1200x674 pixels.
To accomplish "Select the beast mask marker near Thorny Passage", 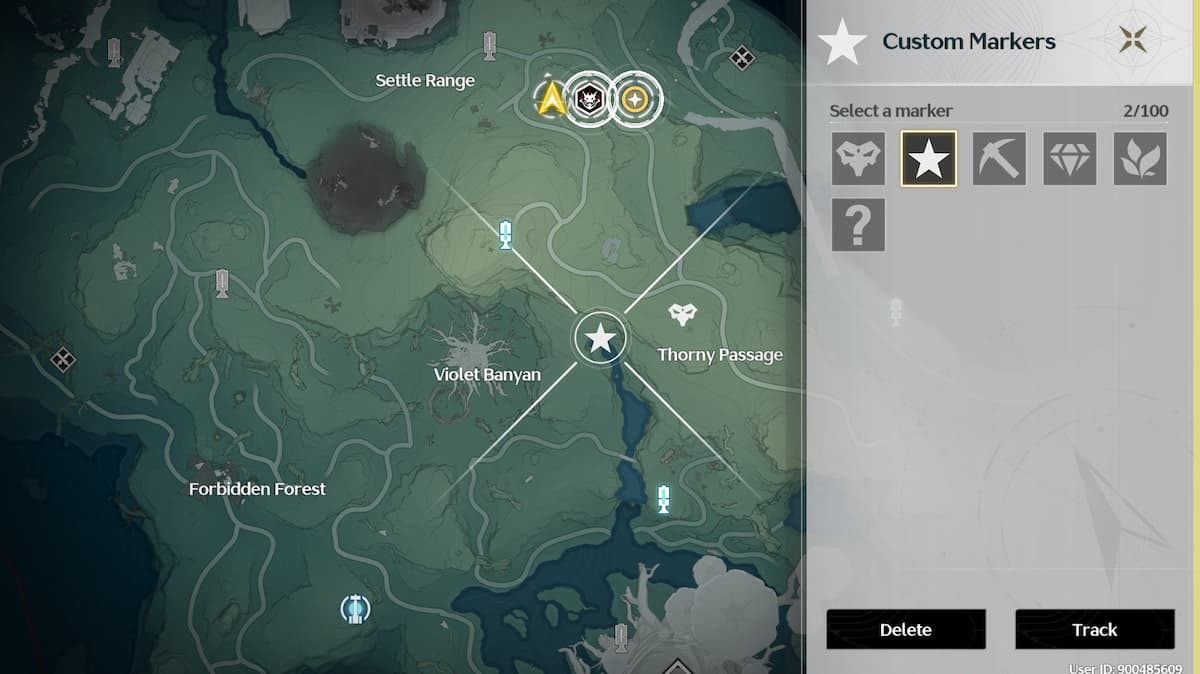I will pyautogui.click(x=682, y=316).
